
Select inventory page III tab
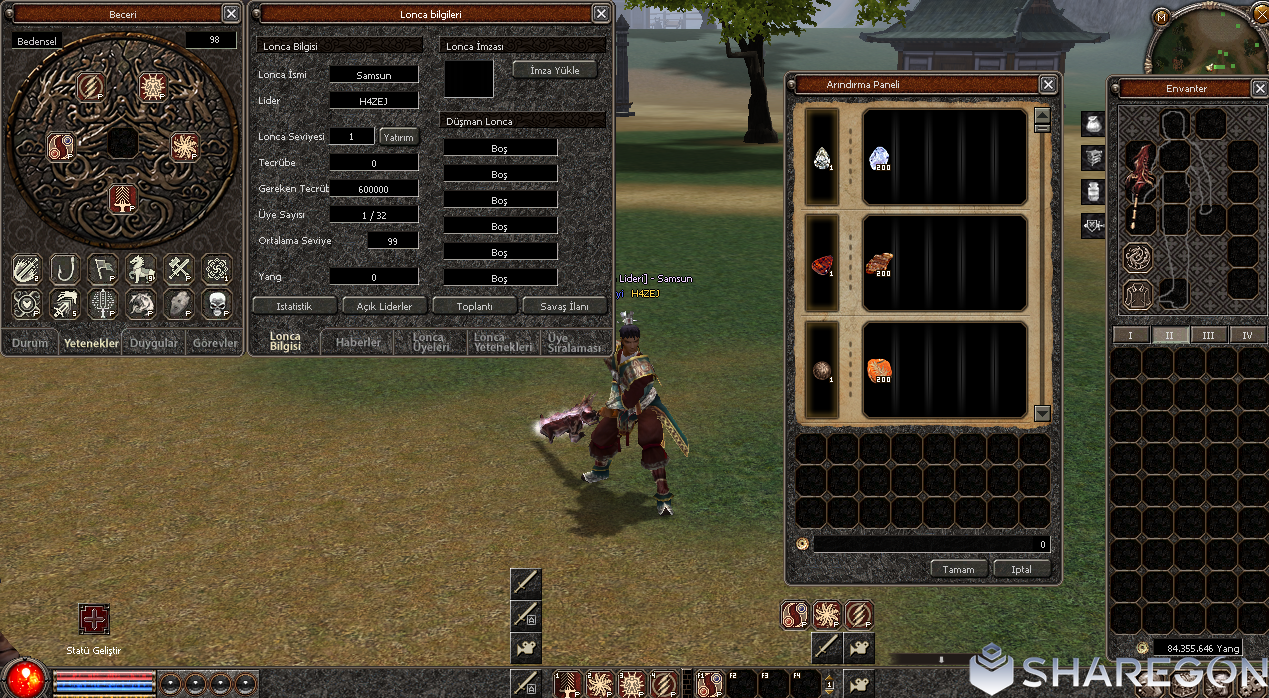click(x=1208, y=335)
